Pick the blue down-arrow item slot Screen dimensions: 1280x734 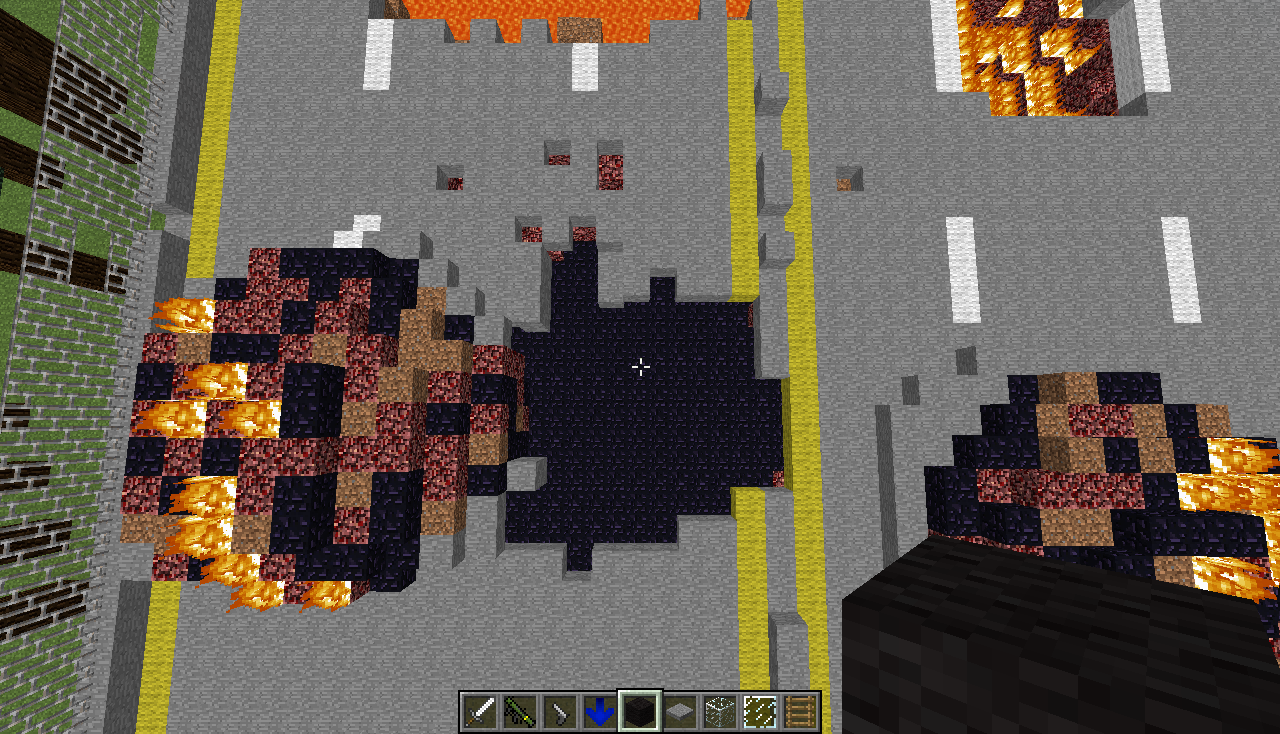pyautogui.click(x=600, y=711)
